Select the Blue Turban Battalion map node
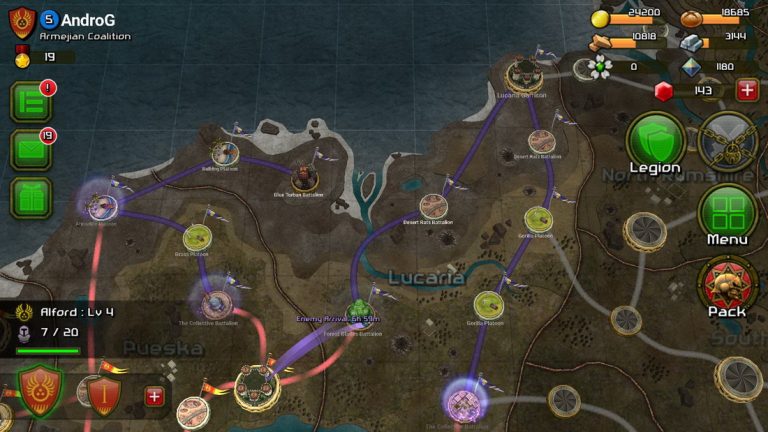This screenshot has height=432, width=768. [305, 176]
